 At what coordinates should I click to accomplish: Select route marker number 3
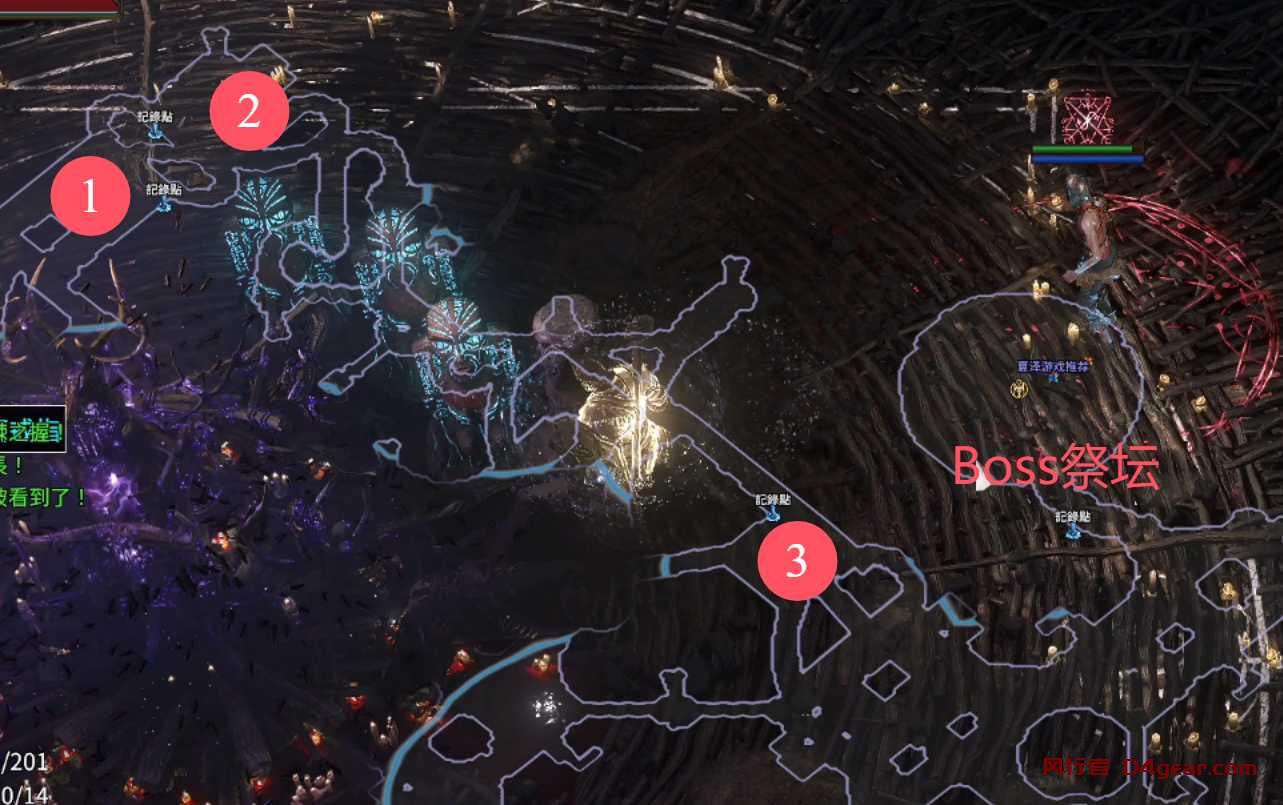(797, 562)
